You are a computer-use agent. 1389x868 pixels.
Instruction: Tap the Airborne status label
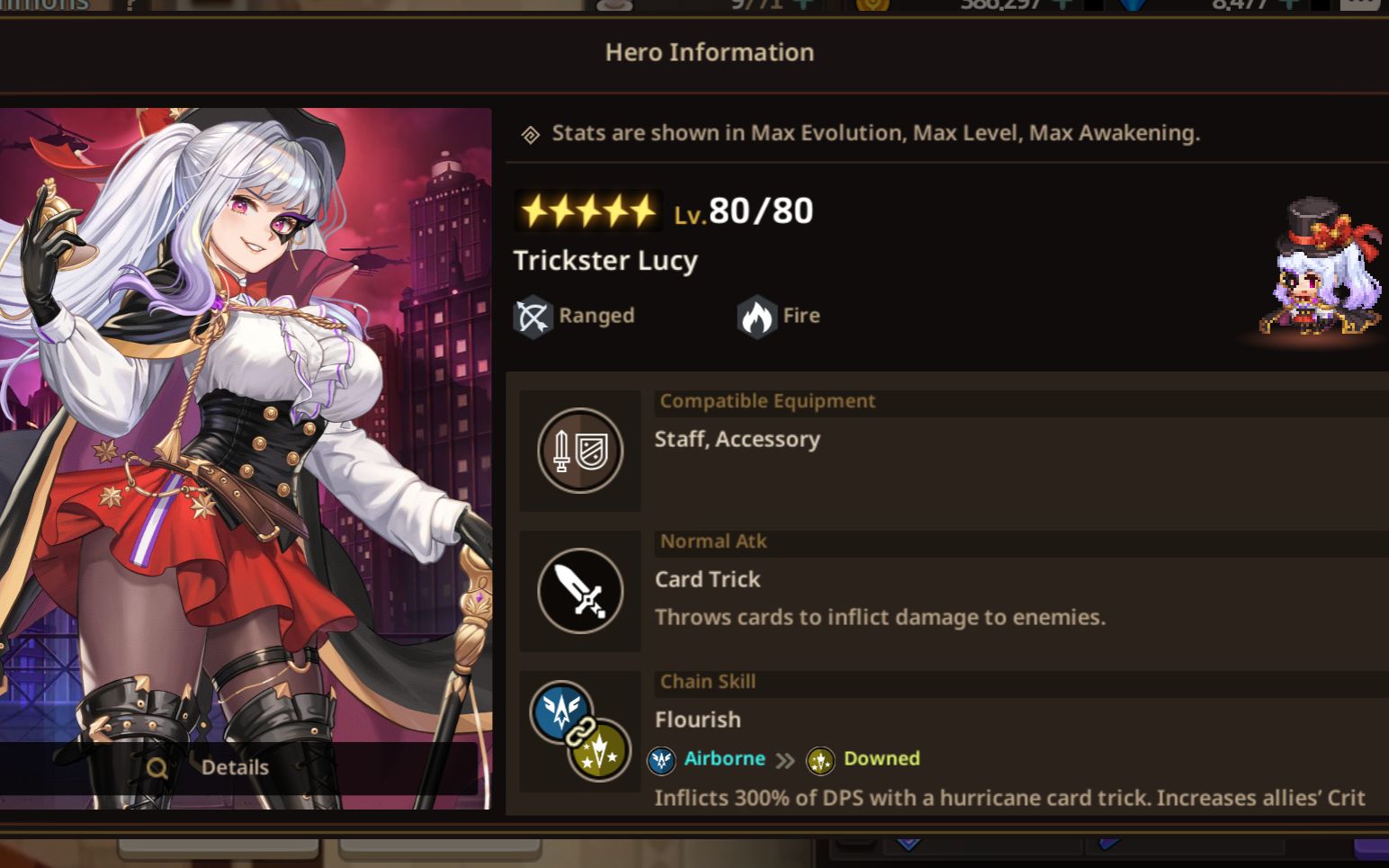pyautogui.click(x=723, y=759)
